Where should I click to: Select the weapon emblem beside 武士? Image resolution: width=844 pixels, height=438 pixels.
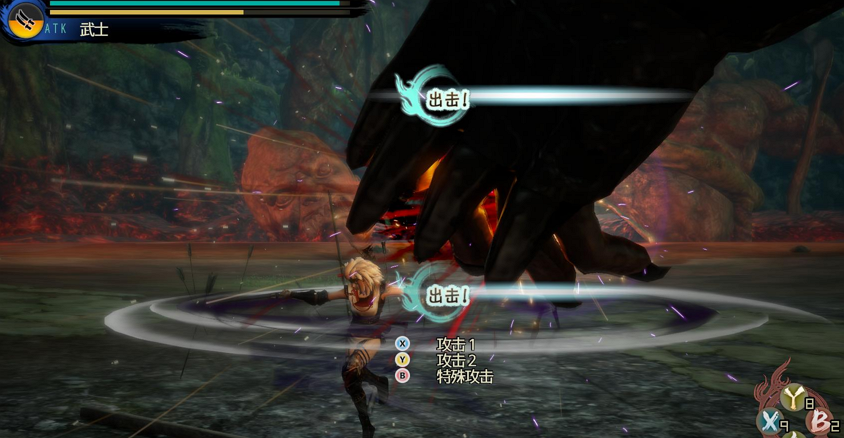[24, 20]
